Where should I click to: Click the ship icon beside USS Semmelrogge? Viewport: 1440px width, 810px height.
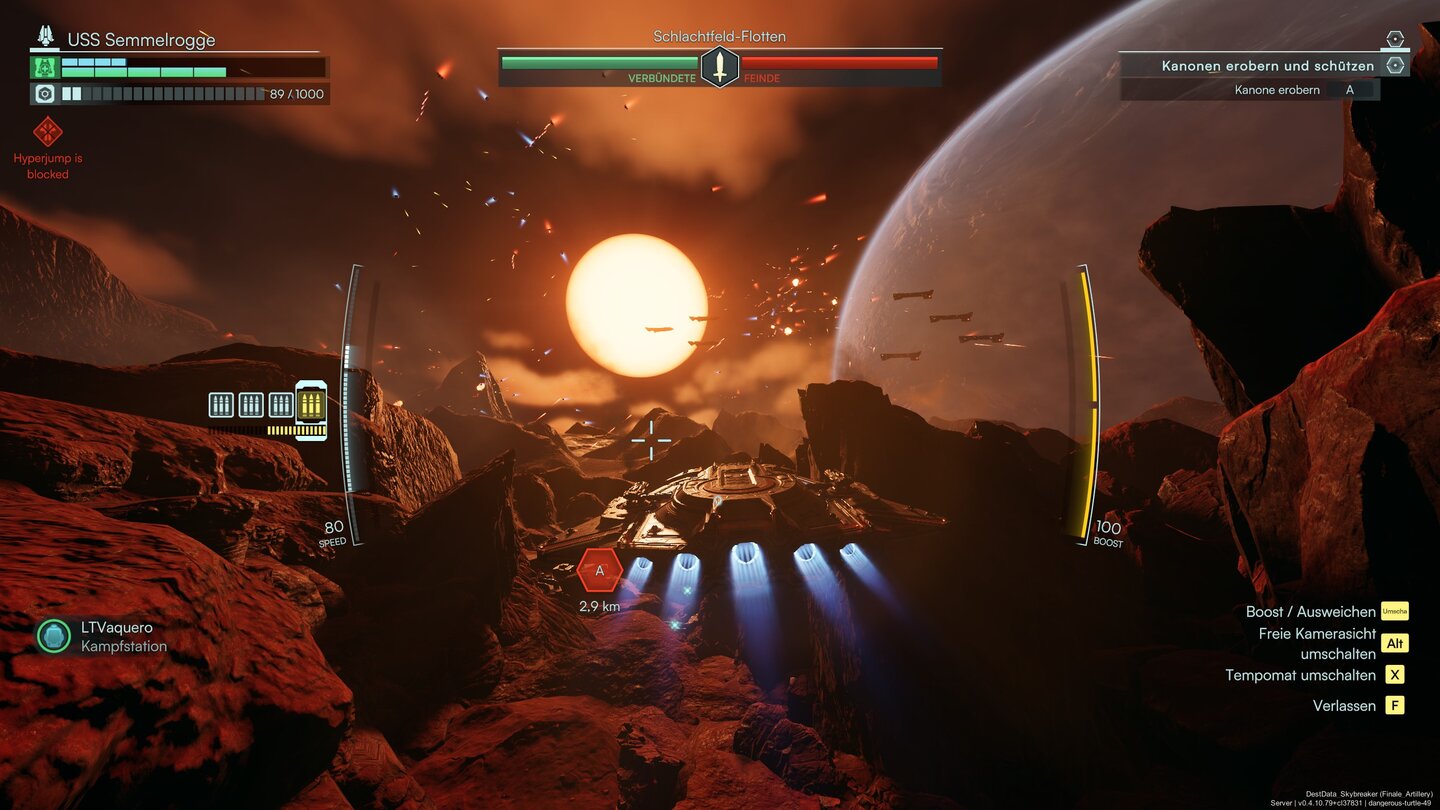click(x=46, y=37)
